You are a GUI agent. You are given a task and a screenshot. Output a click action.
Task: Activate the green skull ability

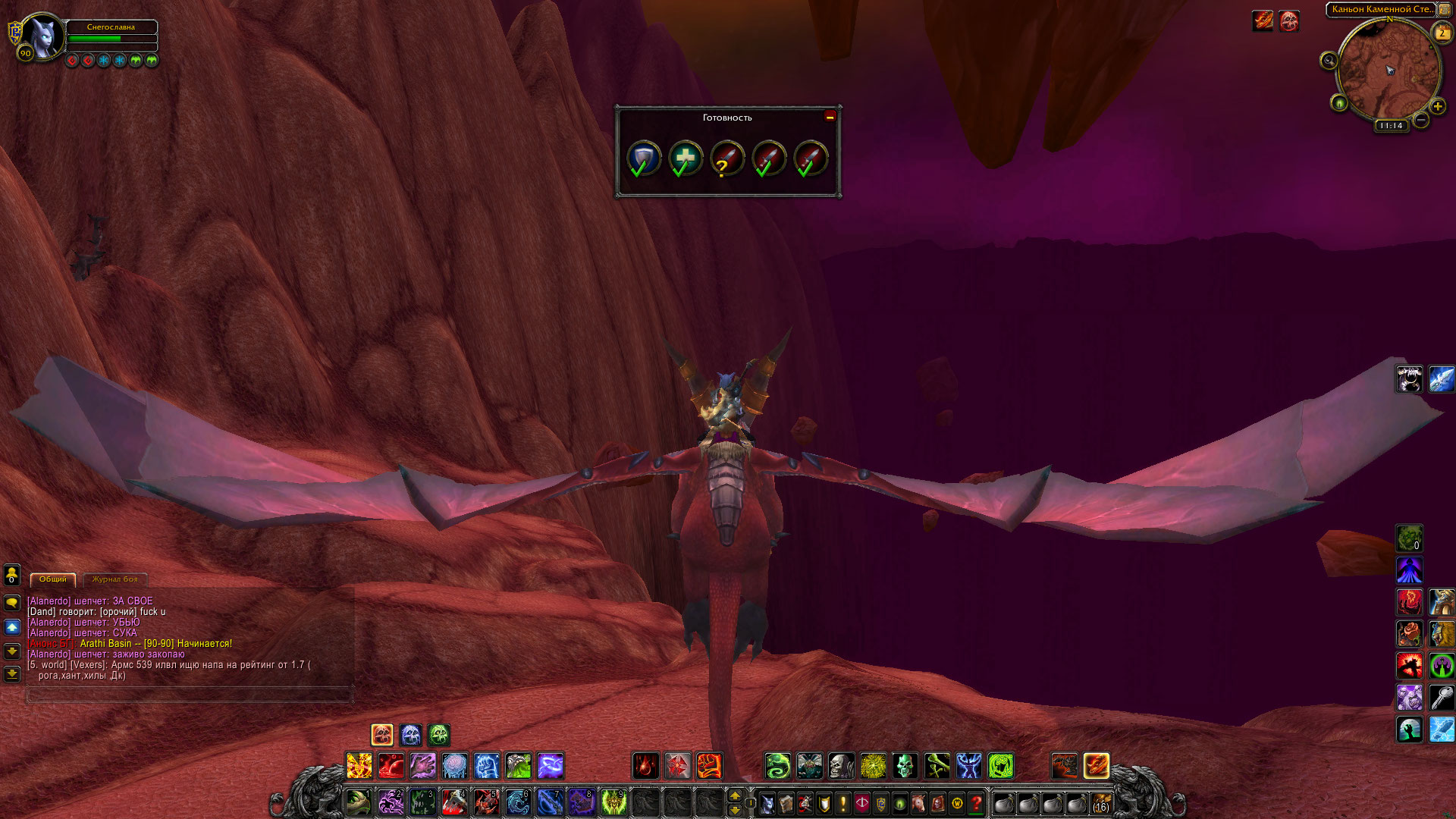pyautogui.click(x=905, y=766)
